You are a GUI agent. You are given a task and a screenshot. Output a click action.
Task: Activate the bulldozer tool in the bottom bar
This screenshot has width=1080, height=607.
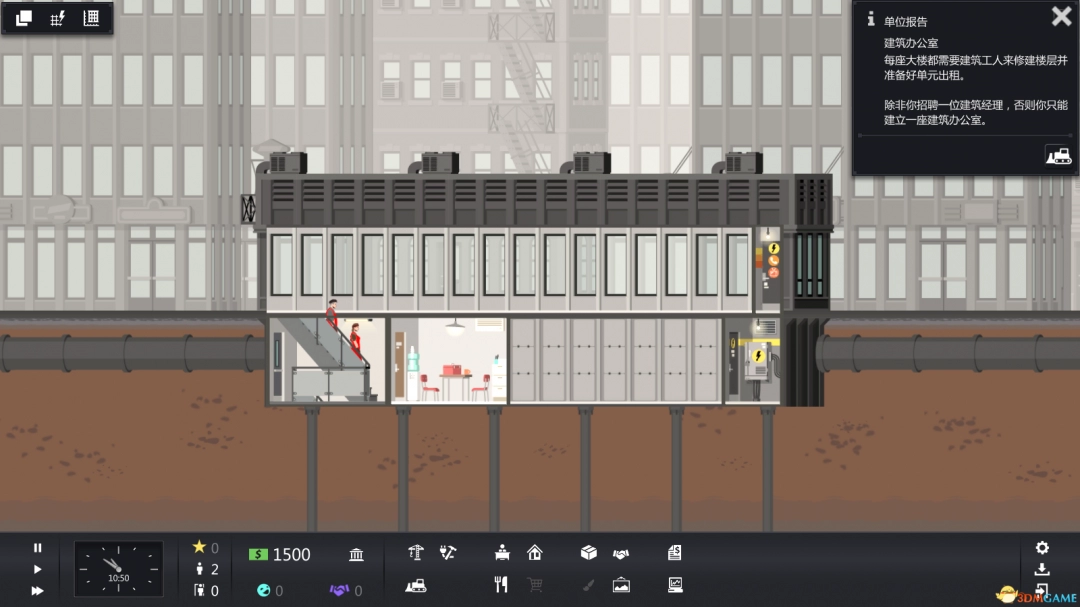pos(416,585)
